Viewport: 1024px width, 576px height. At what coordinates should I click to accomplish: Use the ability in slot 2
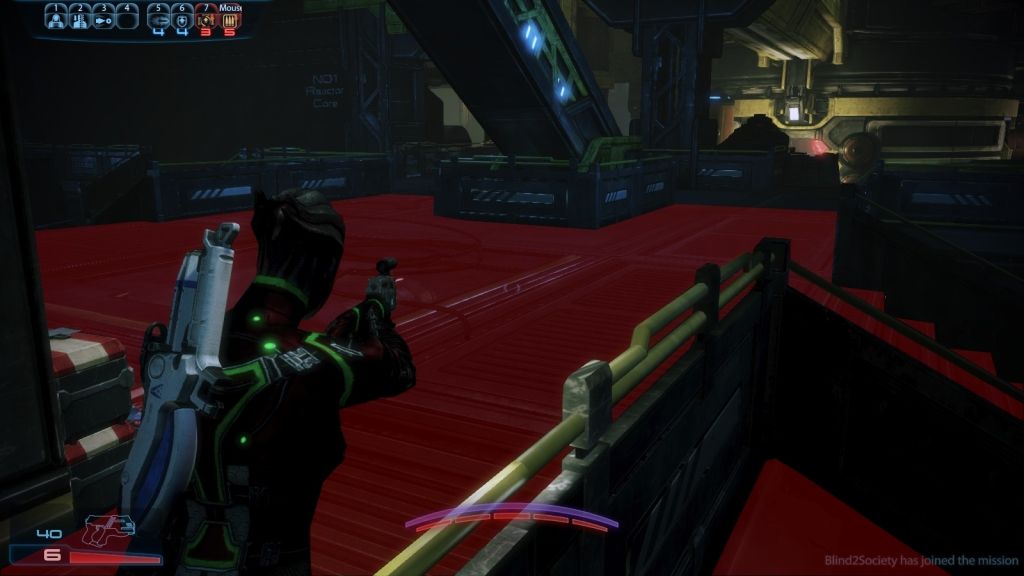[79, 18]
